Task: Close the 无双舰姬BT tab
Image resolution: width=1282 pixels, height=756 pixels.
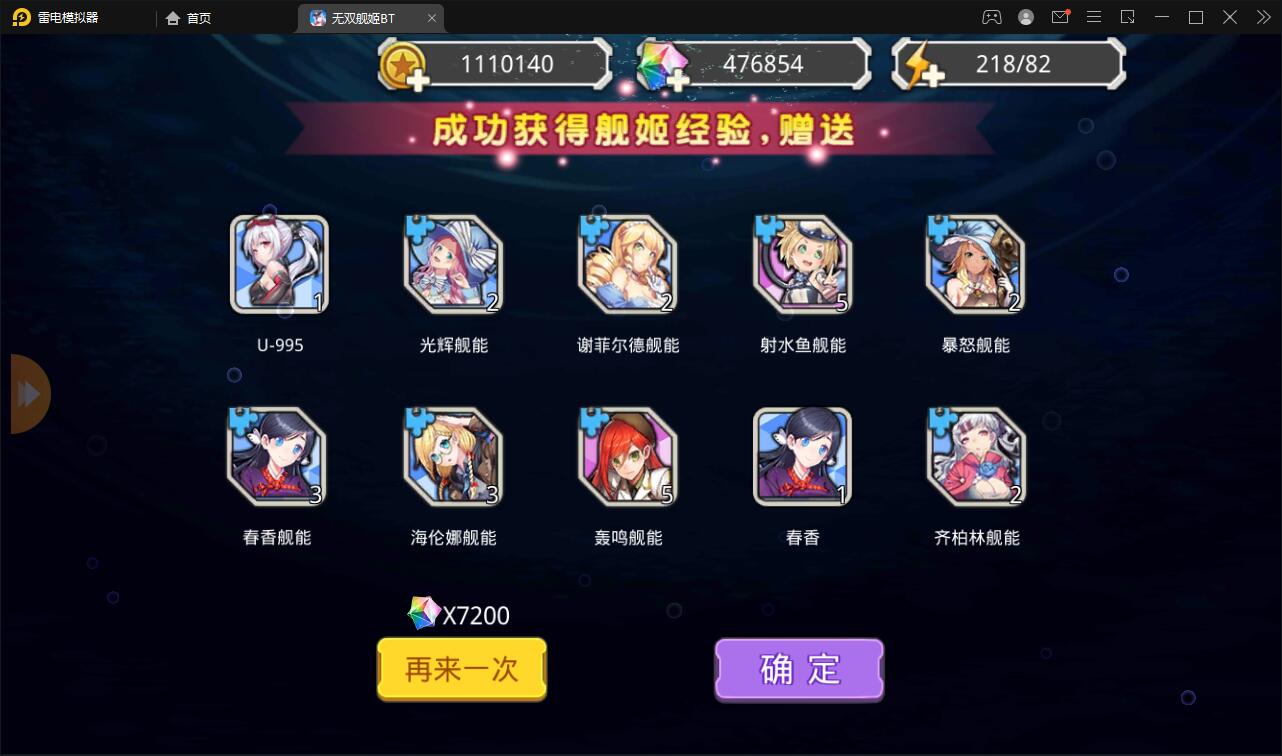Action: (x=432, y=17)
